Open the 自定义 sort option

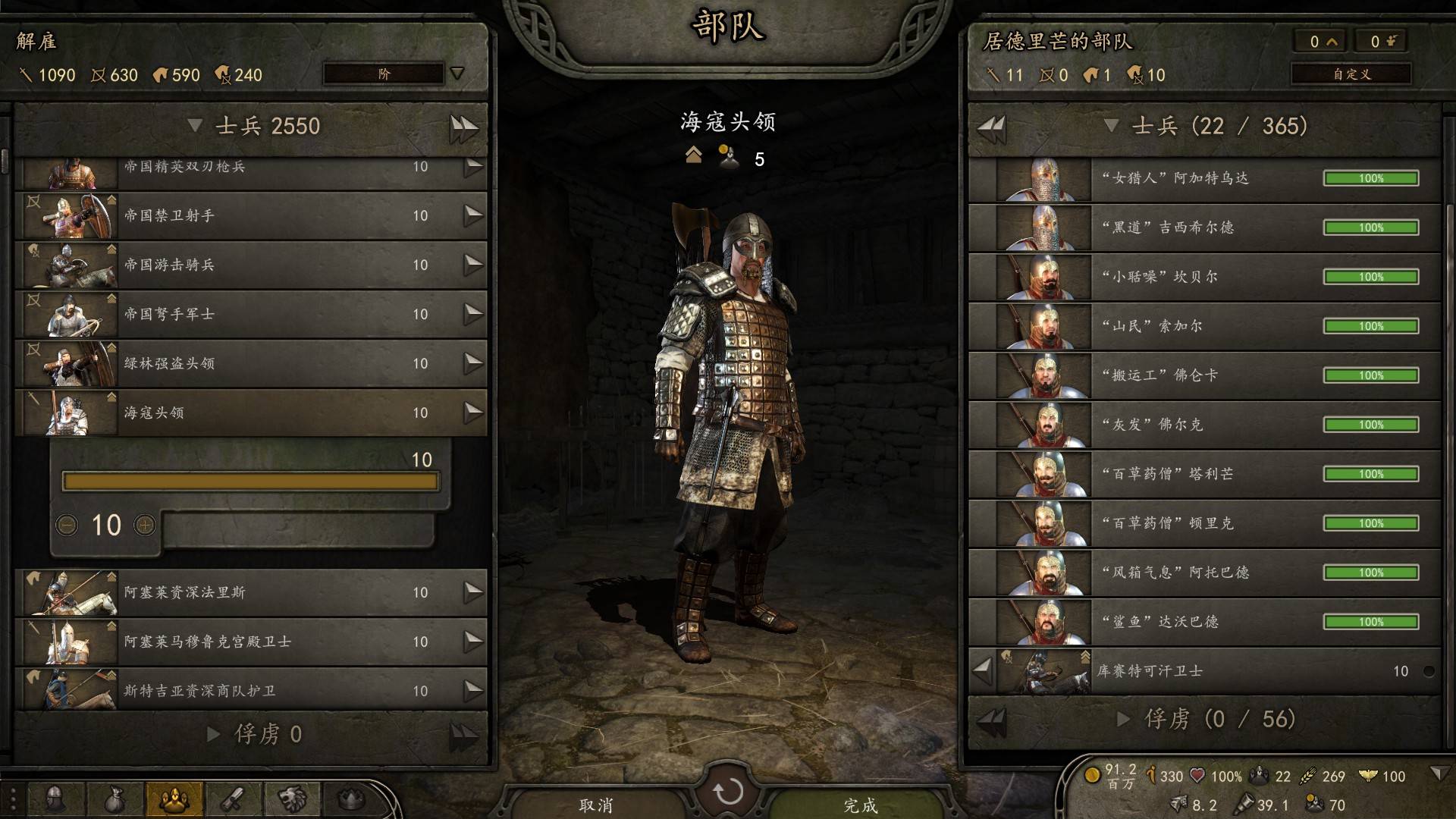1351,74
